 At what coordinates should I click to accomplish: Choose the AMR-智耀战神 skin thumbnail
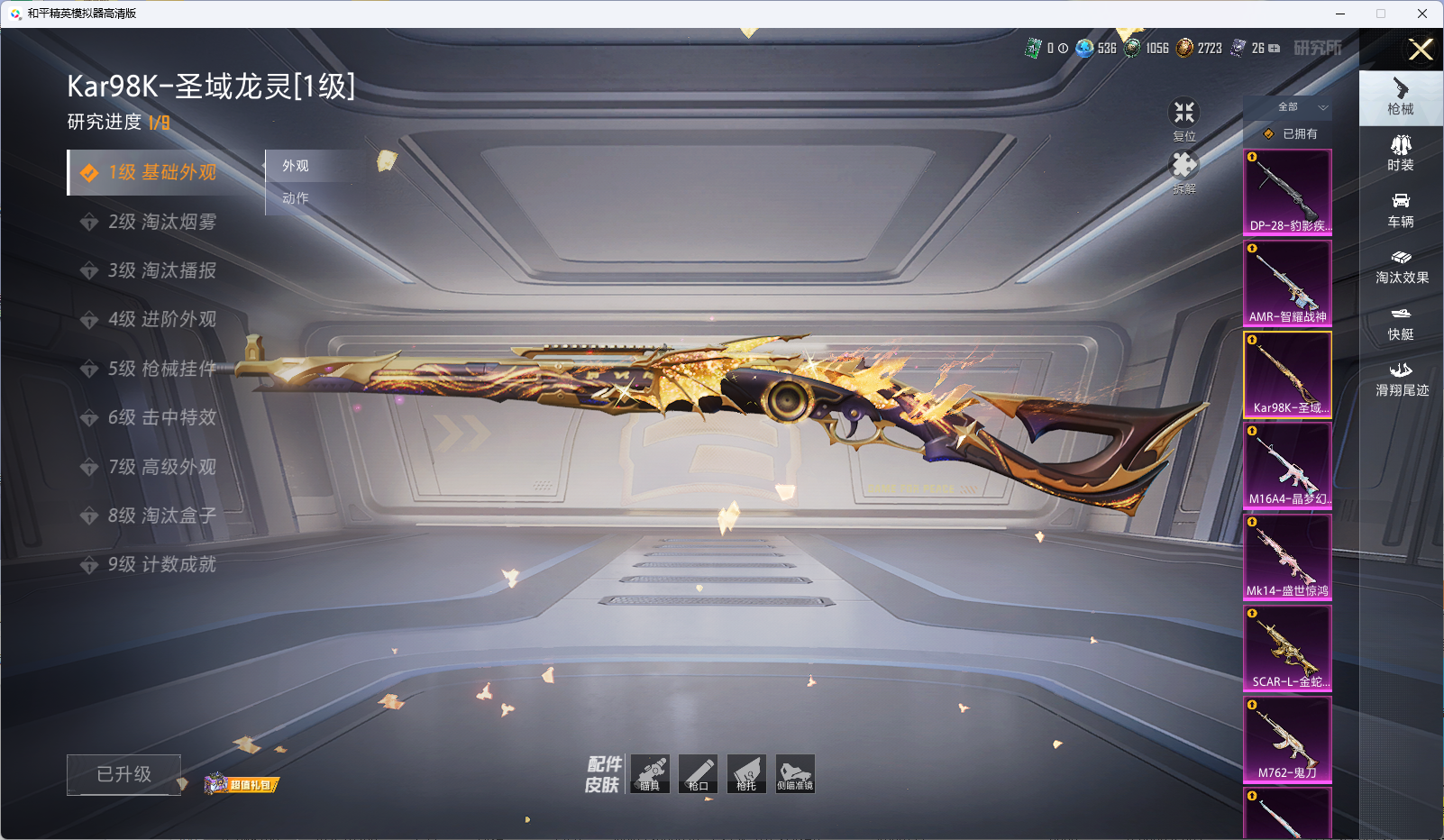1287,282
